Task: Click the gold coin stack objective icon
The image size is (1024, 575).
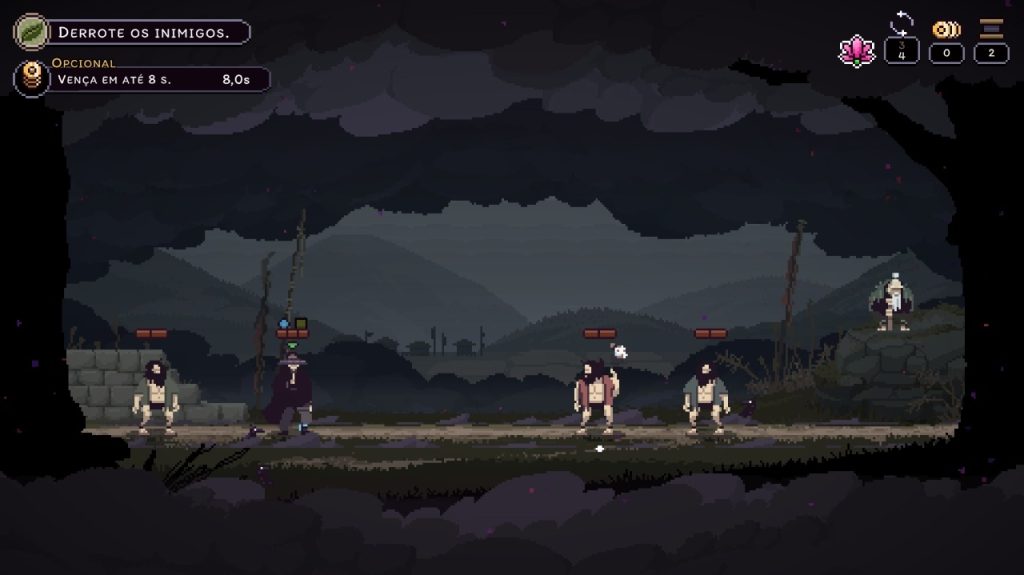Action: pyautogui.click(x=31, y=78)
